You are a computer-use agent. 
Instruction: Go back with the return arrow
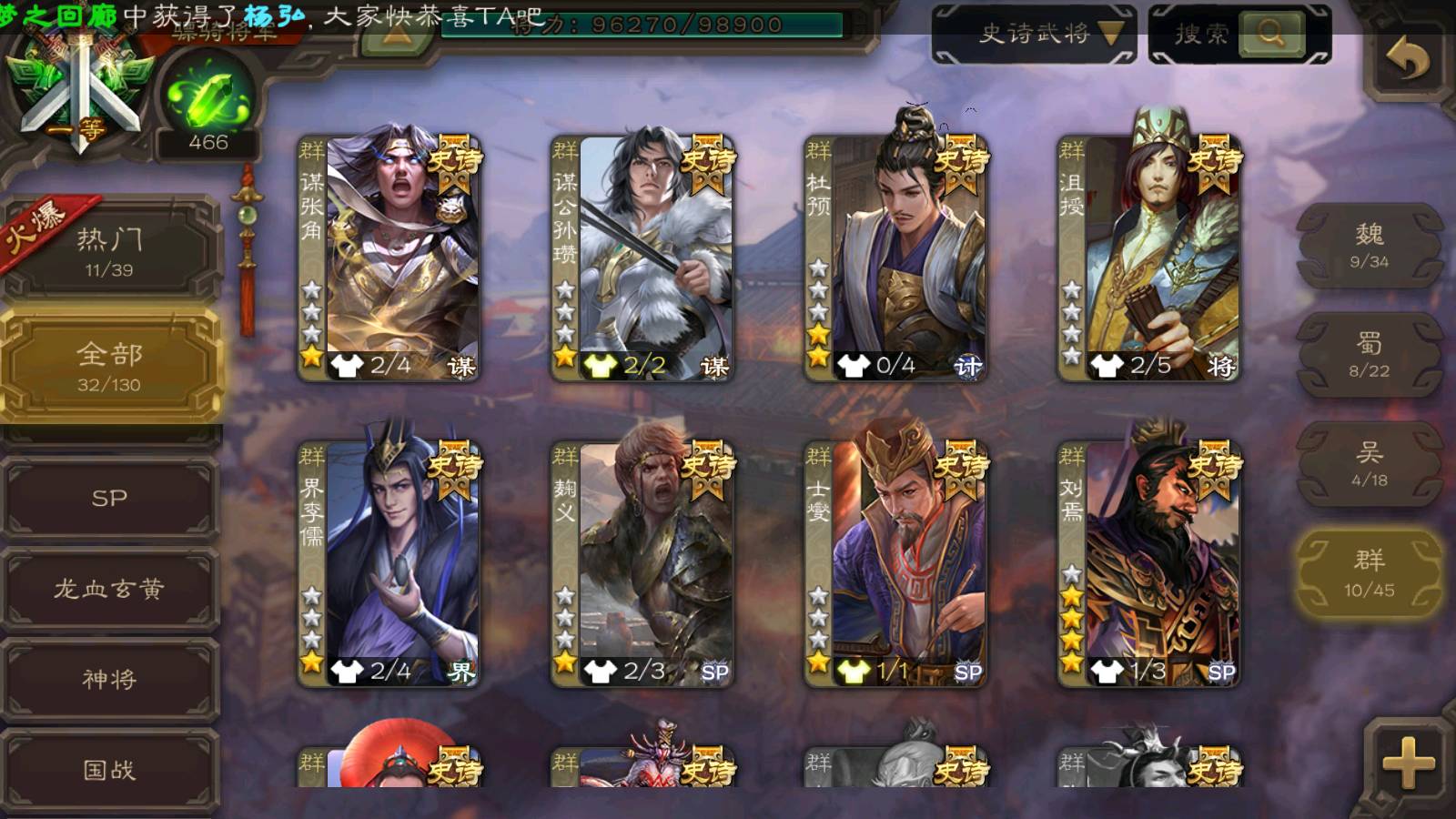1407,61
